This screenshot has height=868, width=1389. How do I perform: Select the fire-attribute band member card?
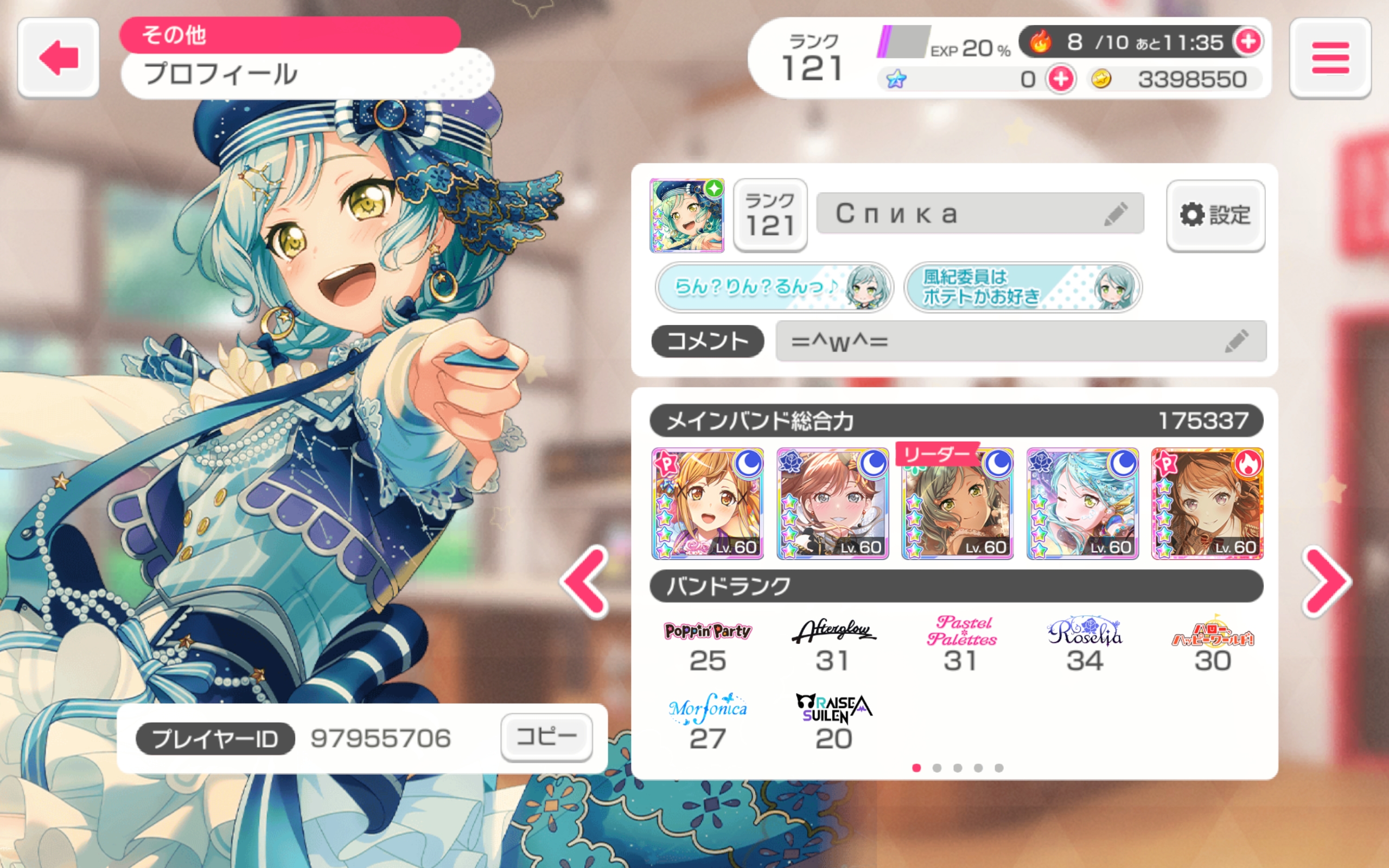click(1207, 503)
